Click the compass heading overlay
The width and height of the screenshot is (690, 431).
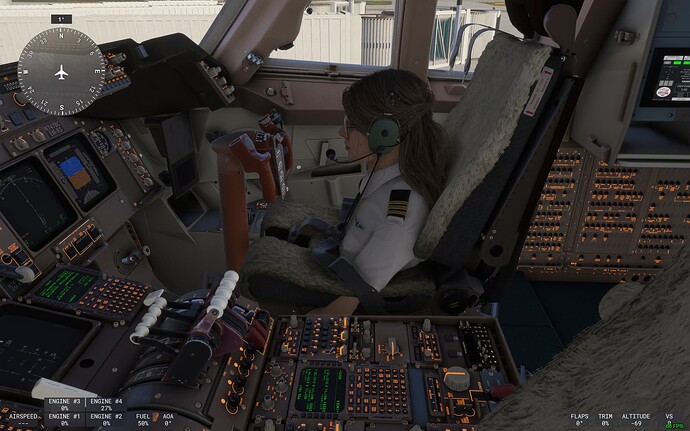[62, 71]
